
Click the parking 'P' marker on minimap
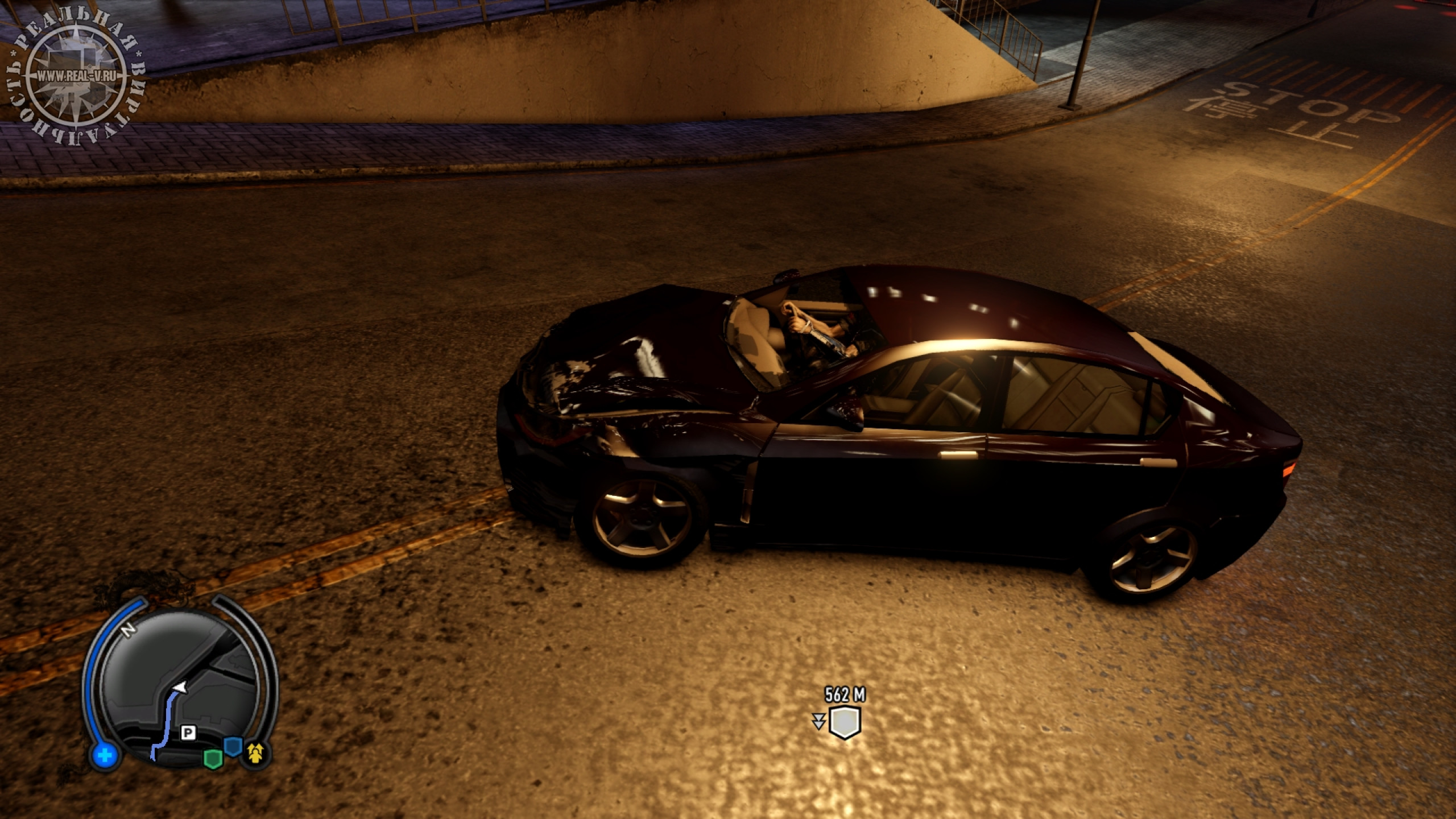point(187,733)
